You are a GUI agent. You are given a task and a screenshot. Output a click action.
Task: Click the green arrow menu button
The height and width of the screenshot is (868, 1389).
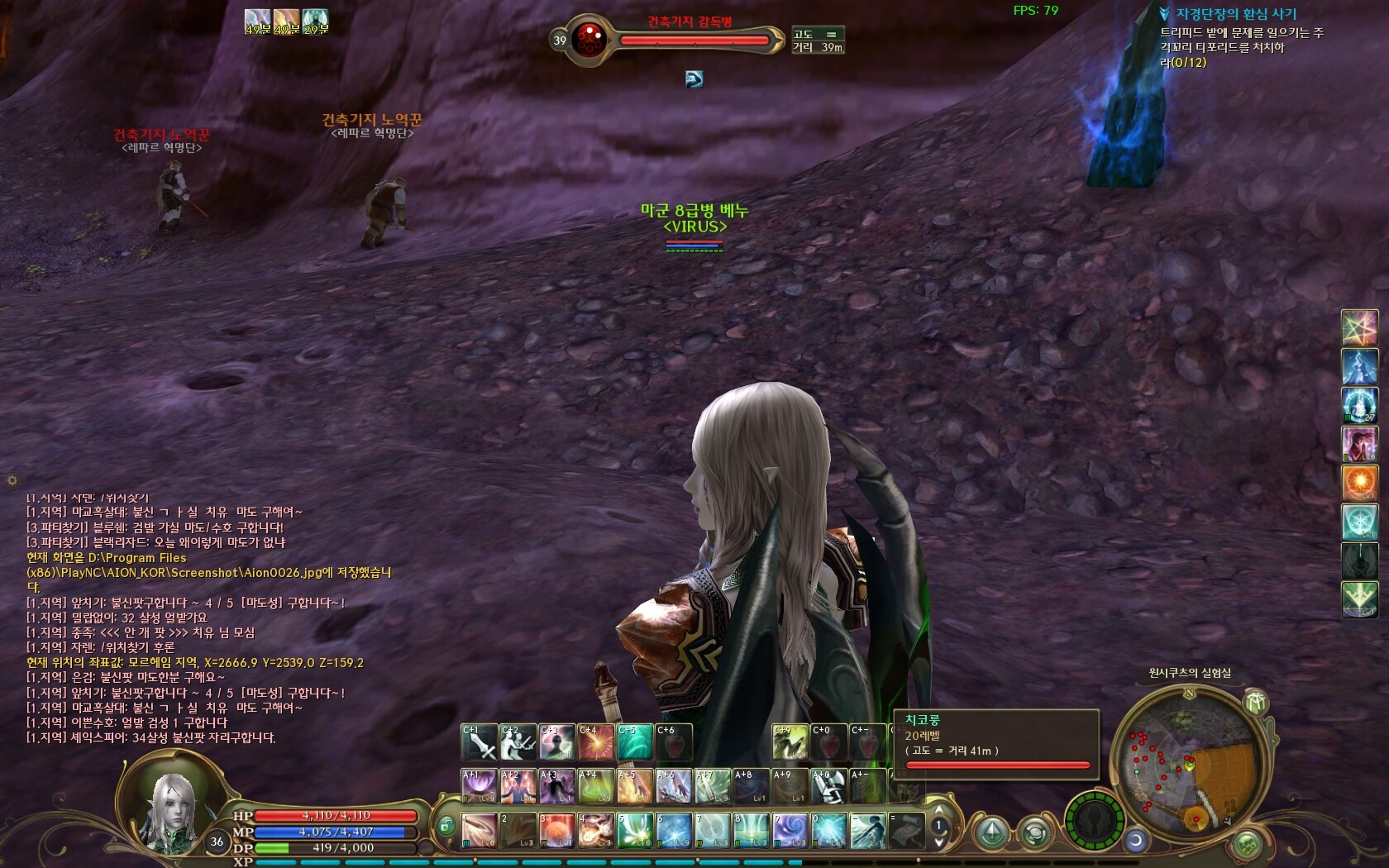992,833
